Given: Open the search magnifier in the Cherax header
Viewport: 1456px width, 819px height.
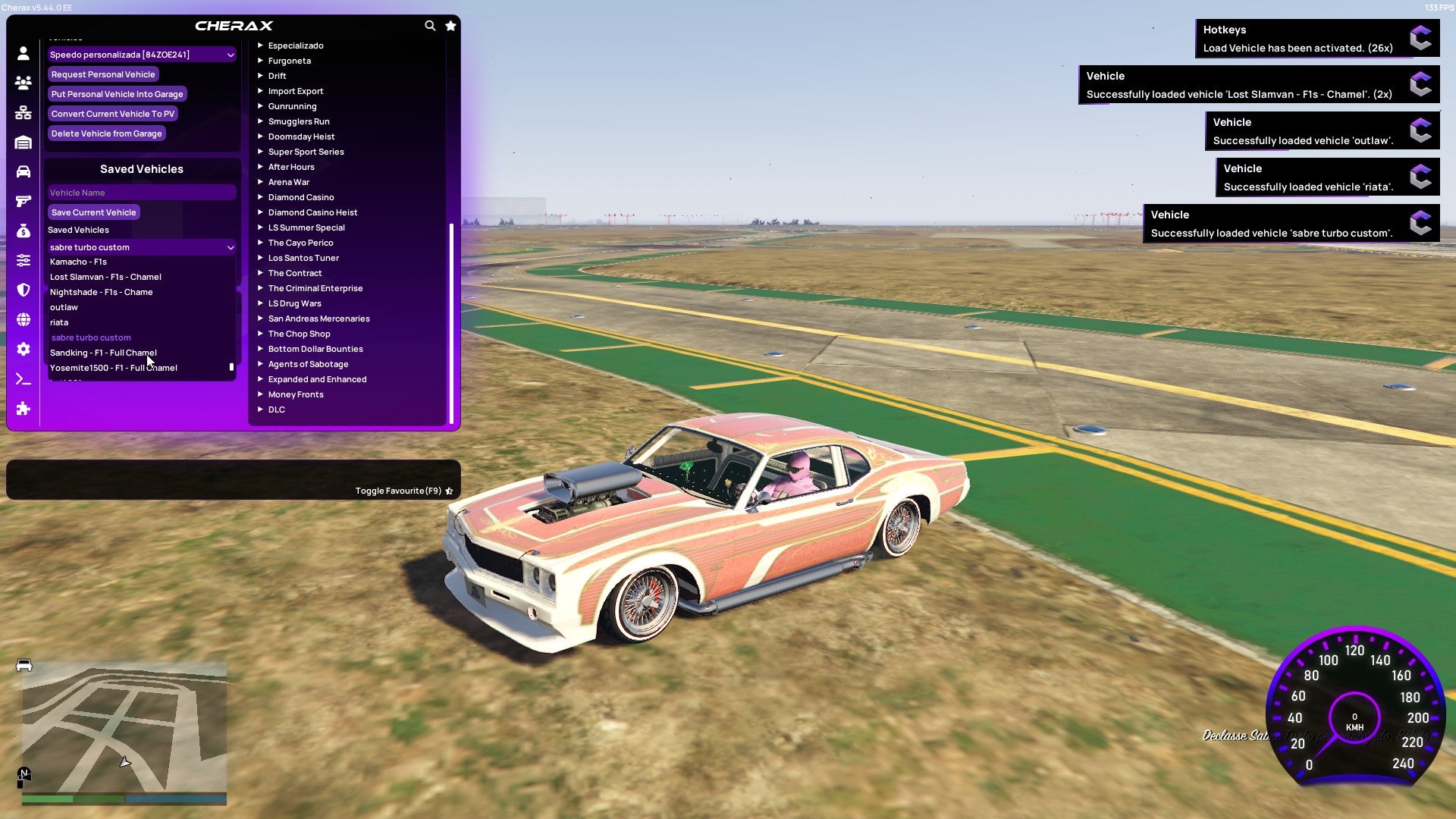Looking at the screenshot, I should (429, 25).
